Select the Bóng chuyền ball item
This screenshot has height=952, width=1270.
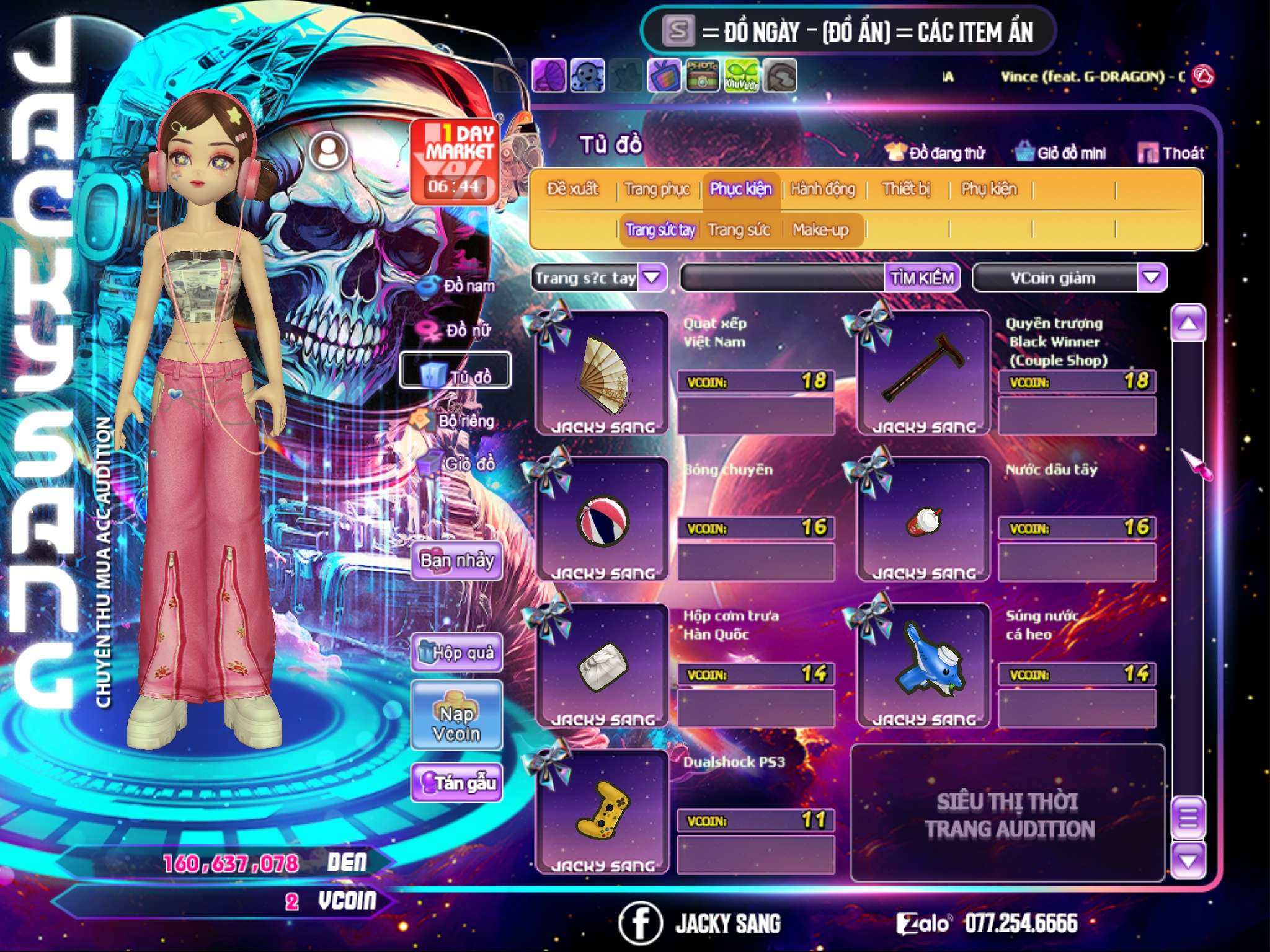tap(602, 519)
